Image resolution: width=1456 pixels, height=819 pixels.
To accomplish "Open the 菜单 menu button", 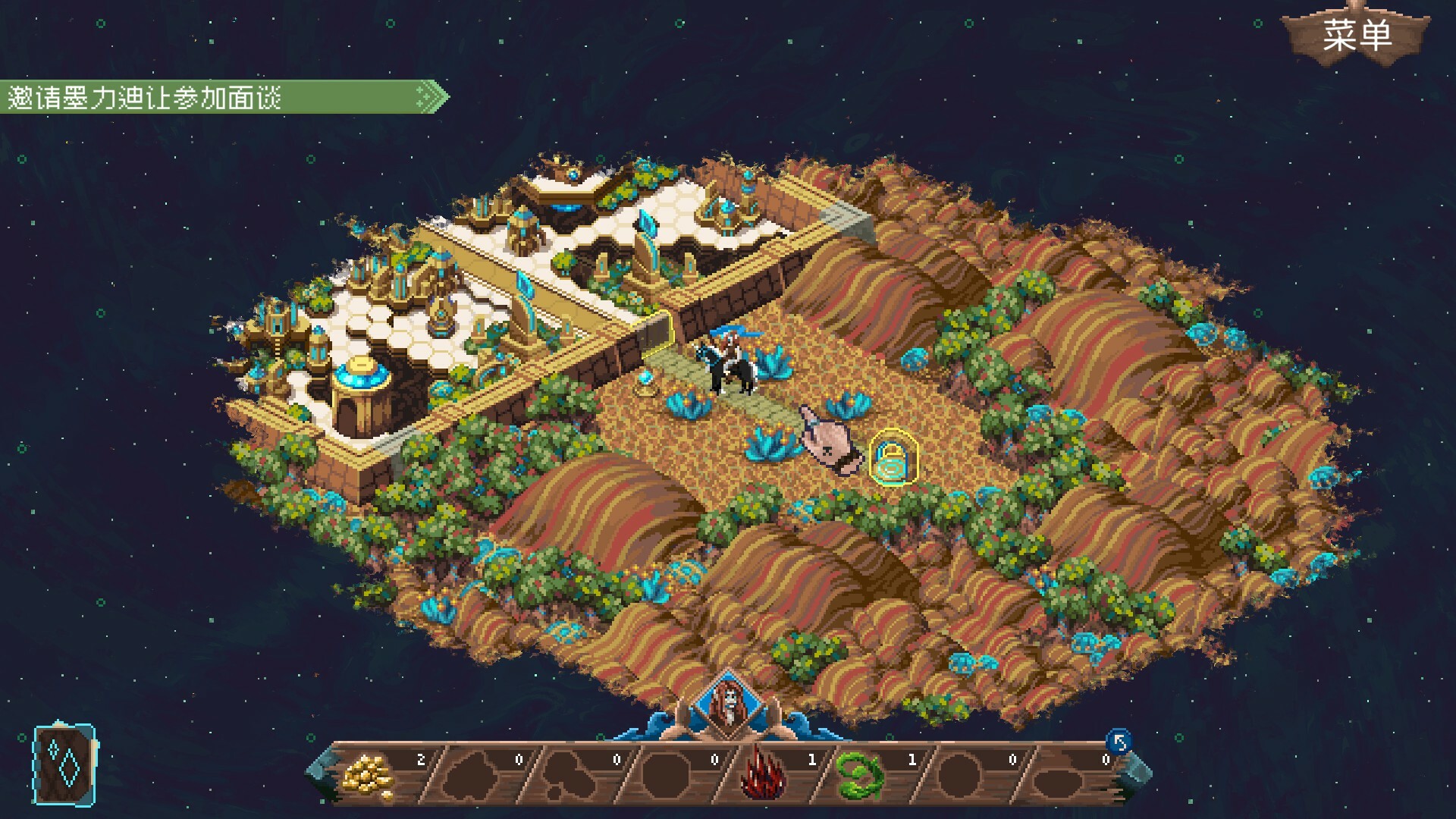I will click(1357, 36).
